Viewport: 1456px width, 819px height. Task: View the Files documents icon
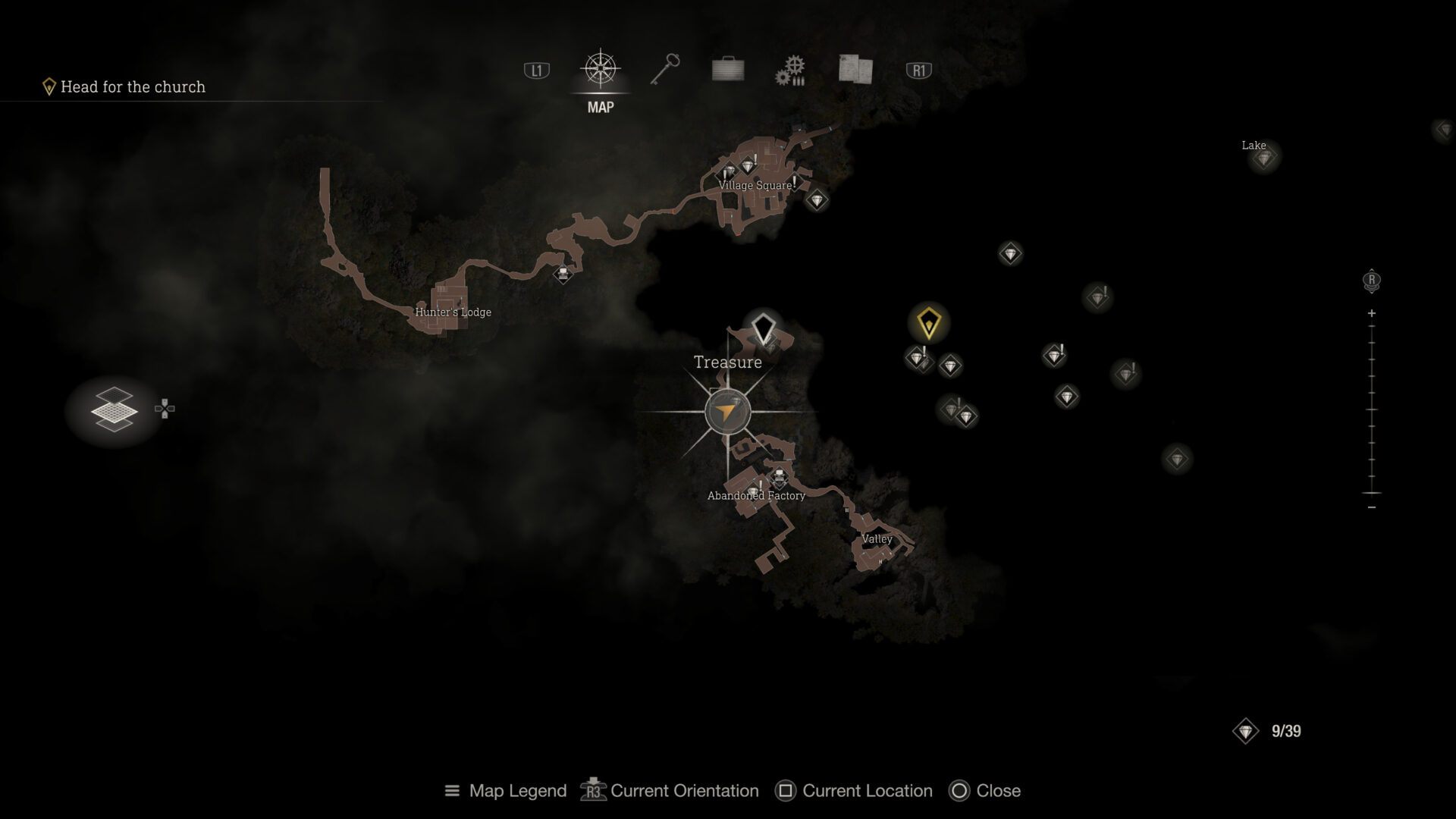(854, 68)
